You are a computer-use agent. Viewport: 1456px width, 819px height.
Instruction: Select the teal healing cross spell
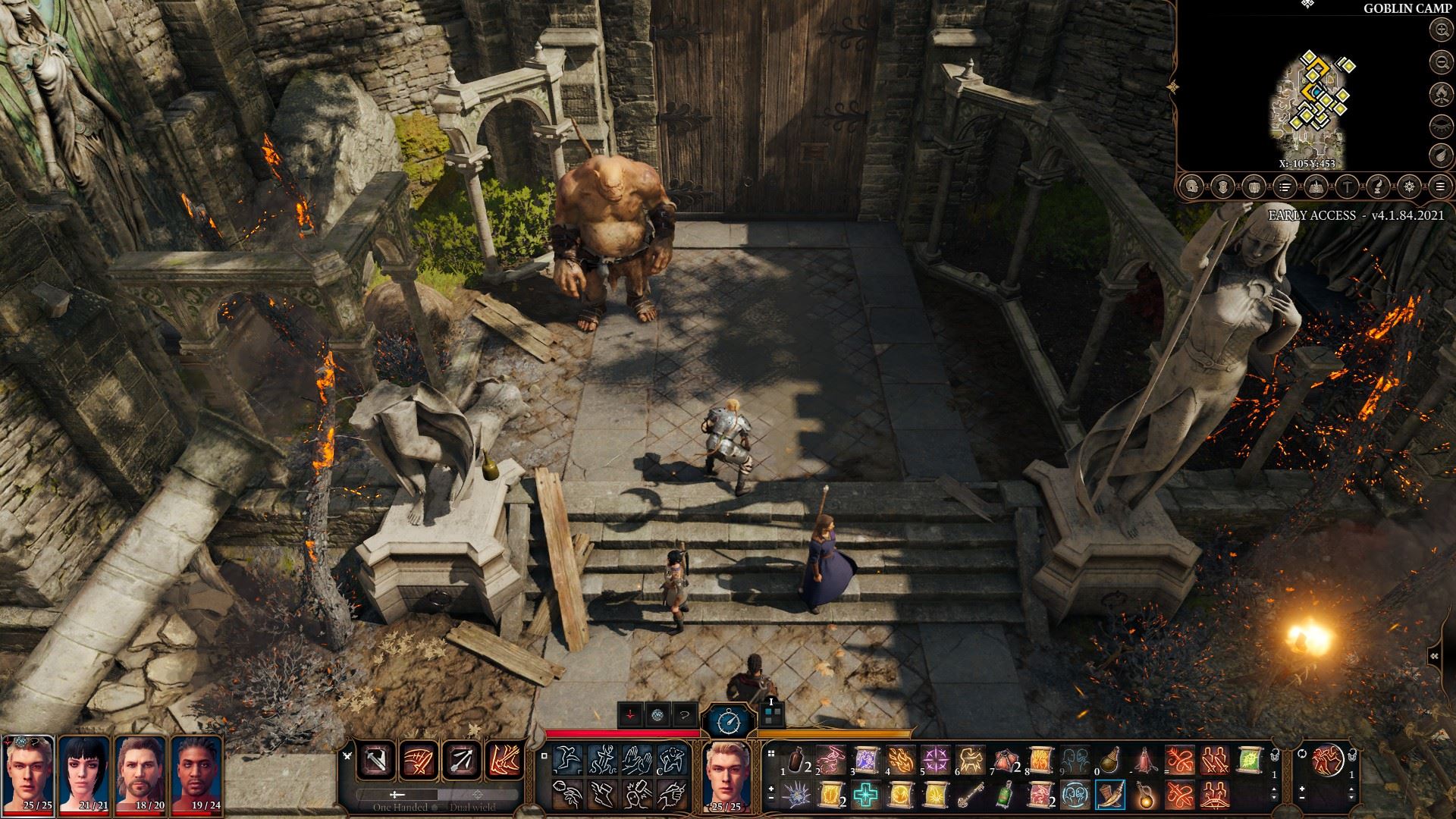[x=865, y=795]
